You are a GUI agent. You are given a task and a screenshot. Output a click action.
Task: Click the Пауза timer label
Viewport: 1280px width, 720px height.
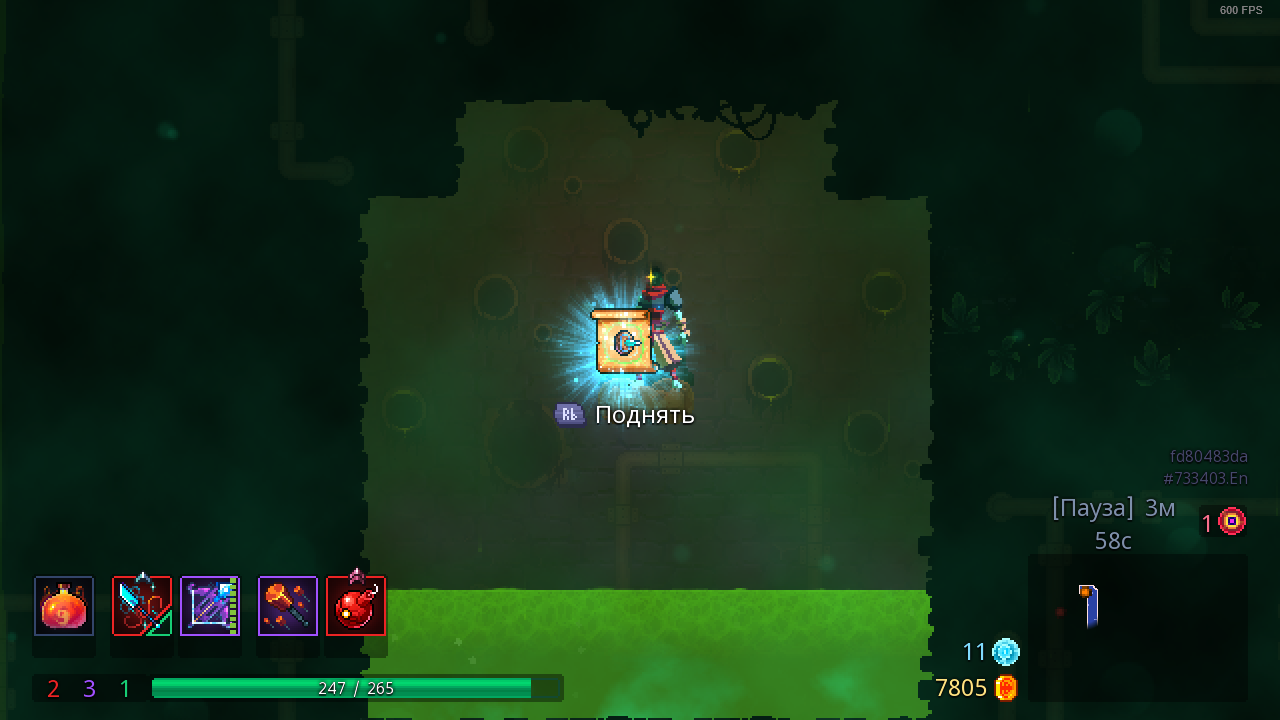click(x=1092, y=507)
